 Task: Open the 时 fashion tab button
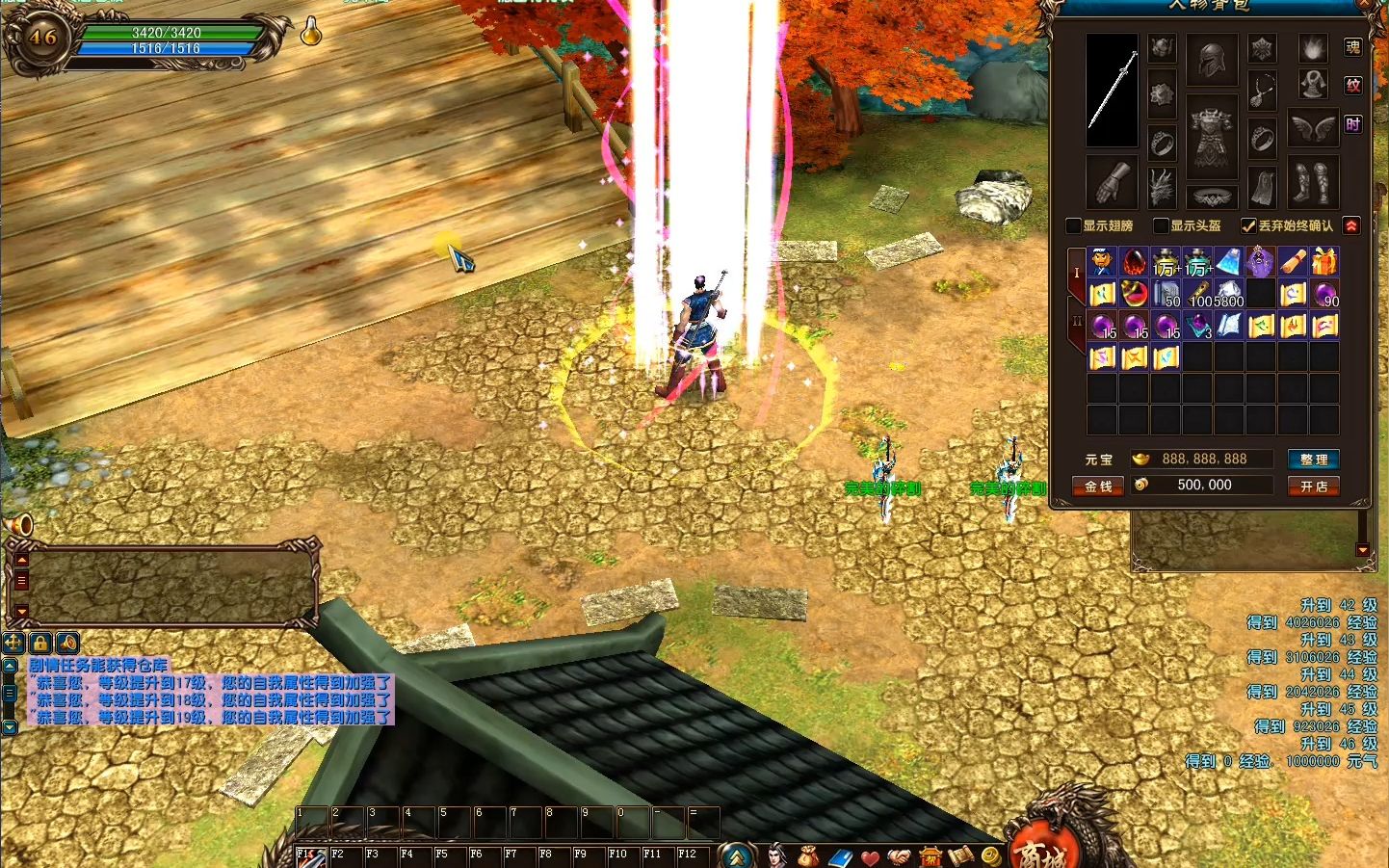pyautogui.click(x=1352, y=124)
